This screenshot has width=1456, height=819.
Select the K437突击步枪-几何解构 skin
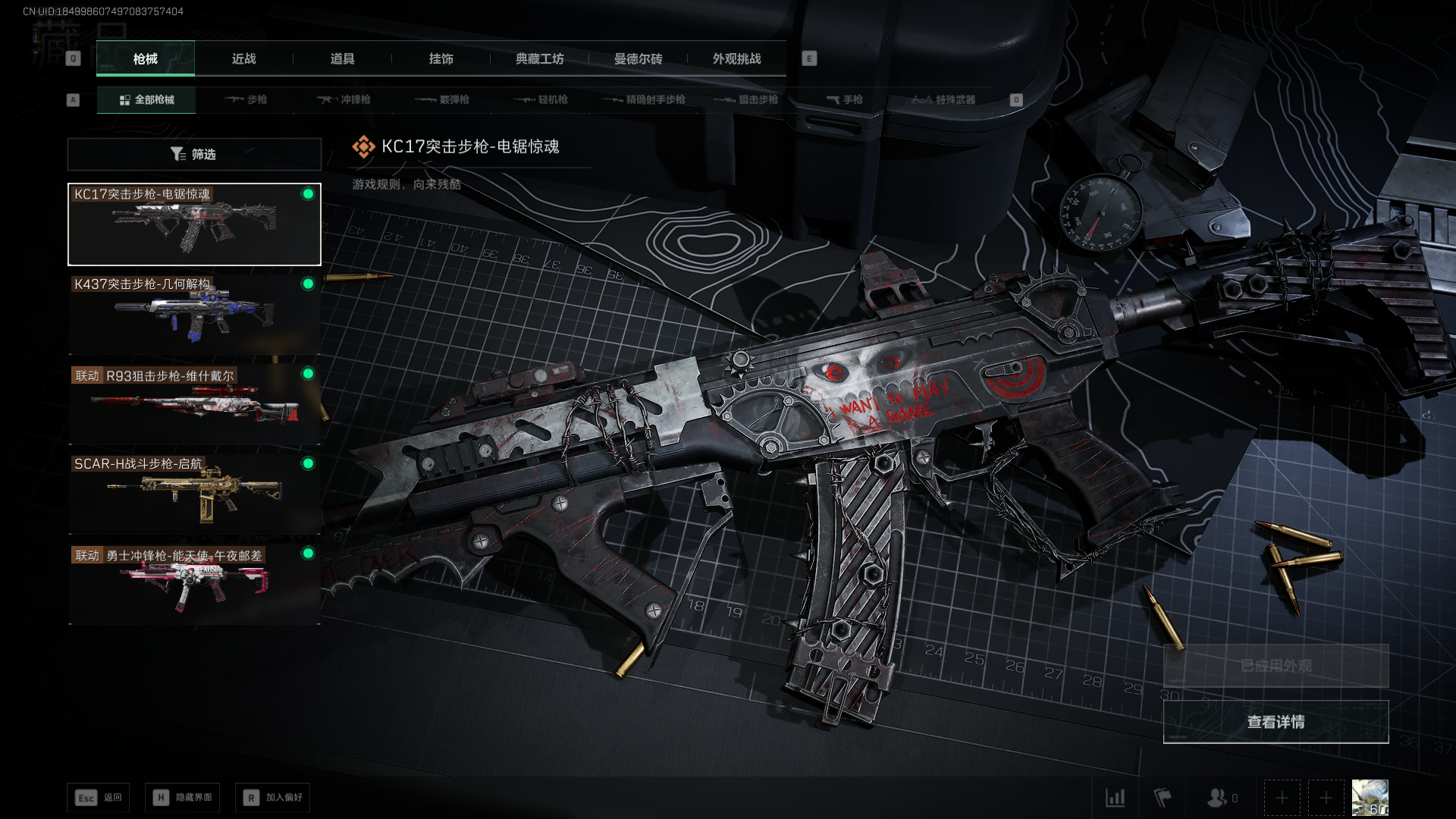tap(194, 314)
